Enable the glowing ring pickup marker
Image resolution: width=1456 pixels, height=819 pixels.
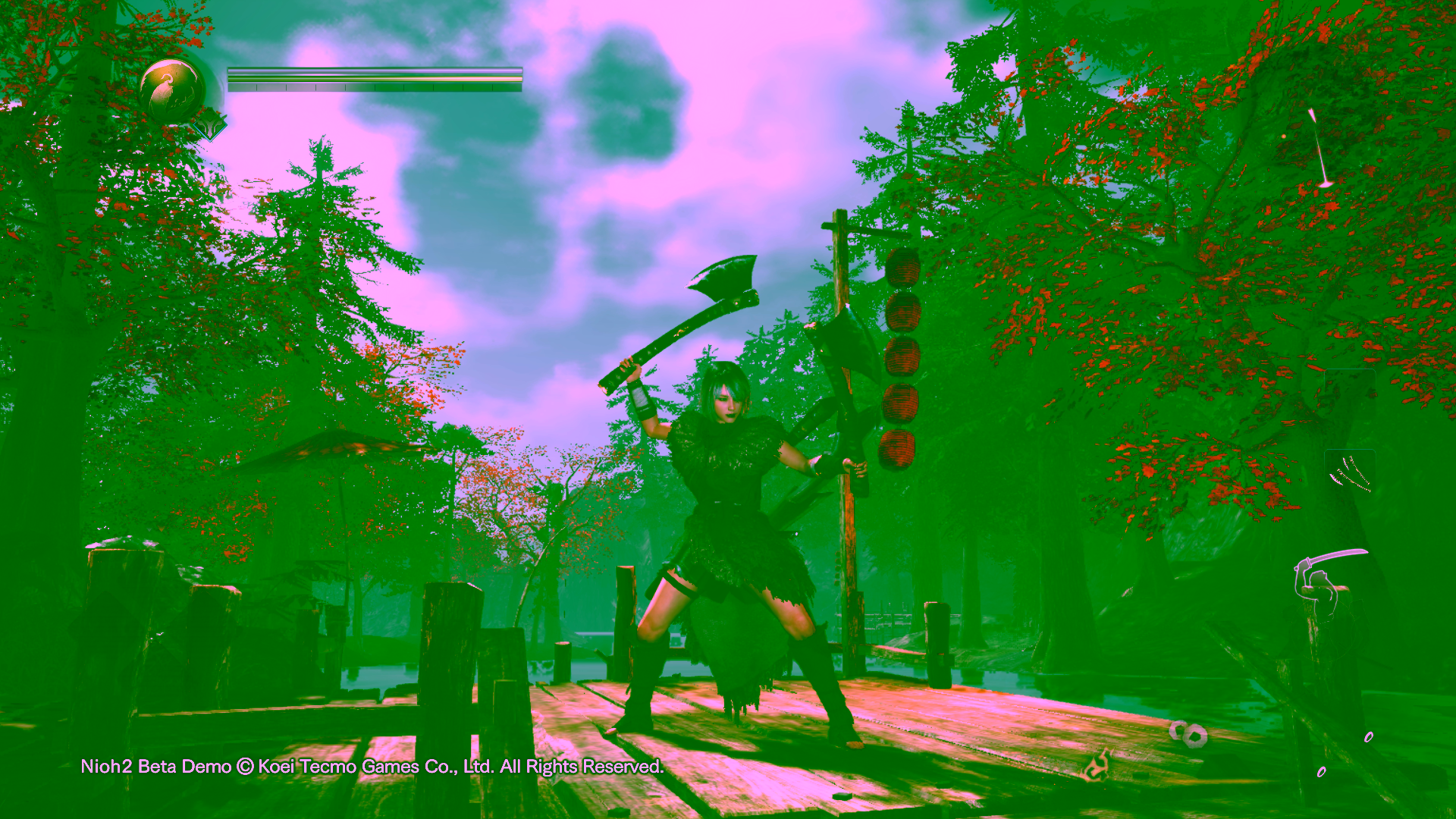[x=1369, y=736]
